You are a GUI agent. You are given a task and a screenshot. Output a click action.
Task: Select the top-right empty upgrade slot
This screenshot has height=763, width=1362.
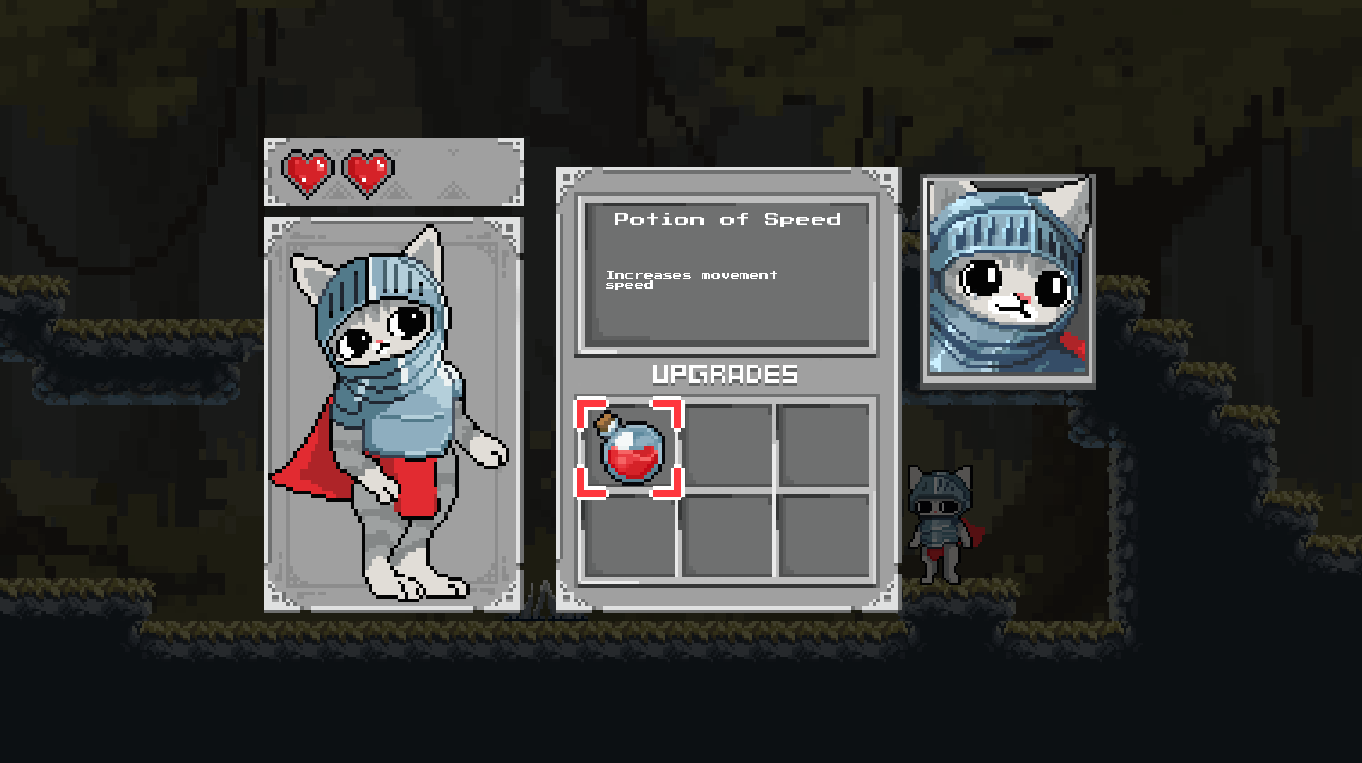coord(826,447)
